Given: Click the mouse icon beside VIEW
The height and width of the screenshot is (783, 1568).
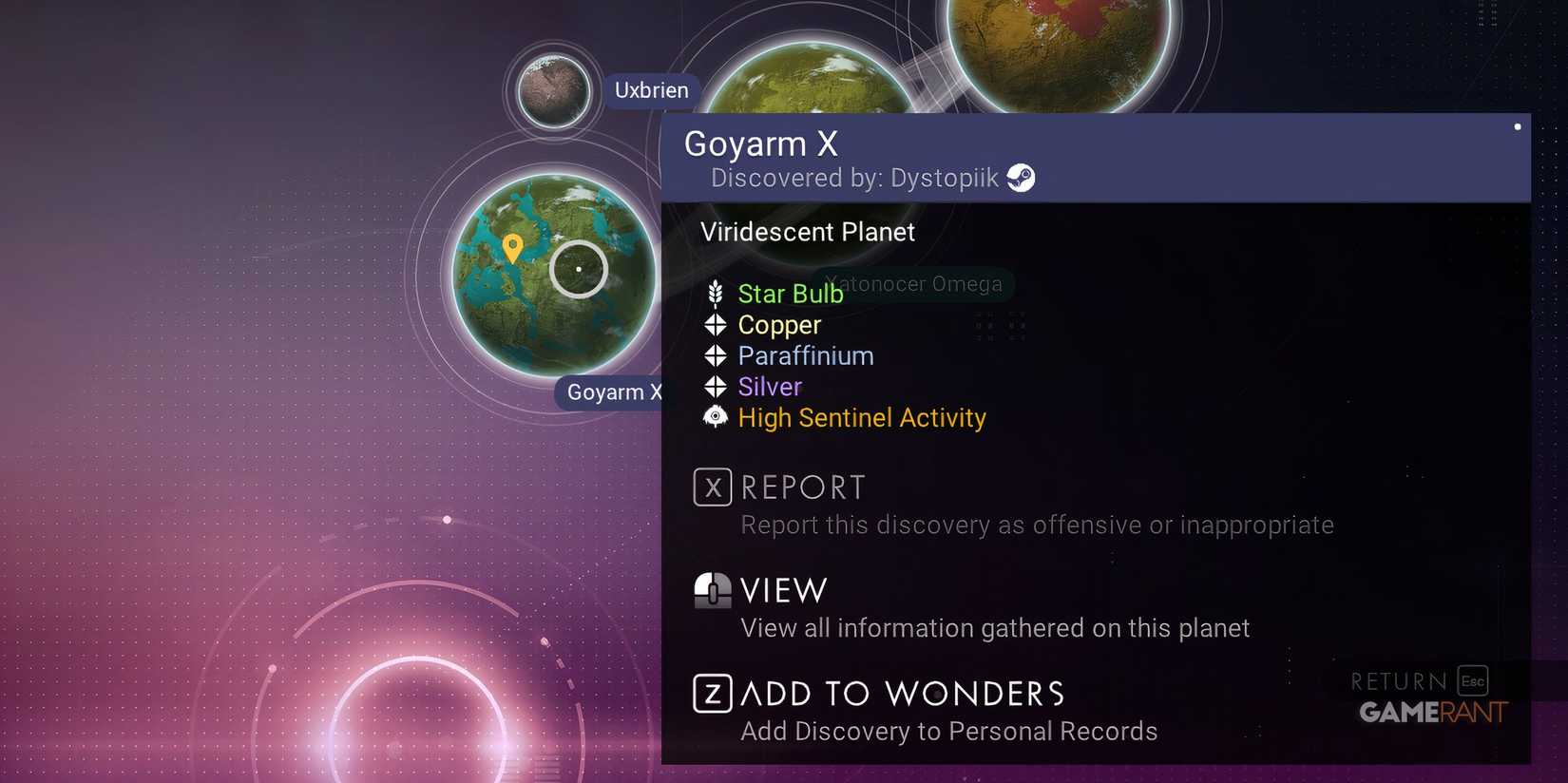Looking at the screenshot, I should (712, 590).
